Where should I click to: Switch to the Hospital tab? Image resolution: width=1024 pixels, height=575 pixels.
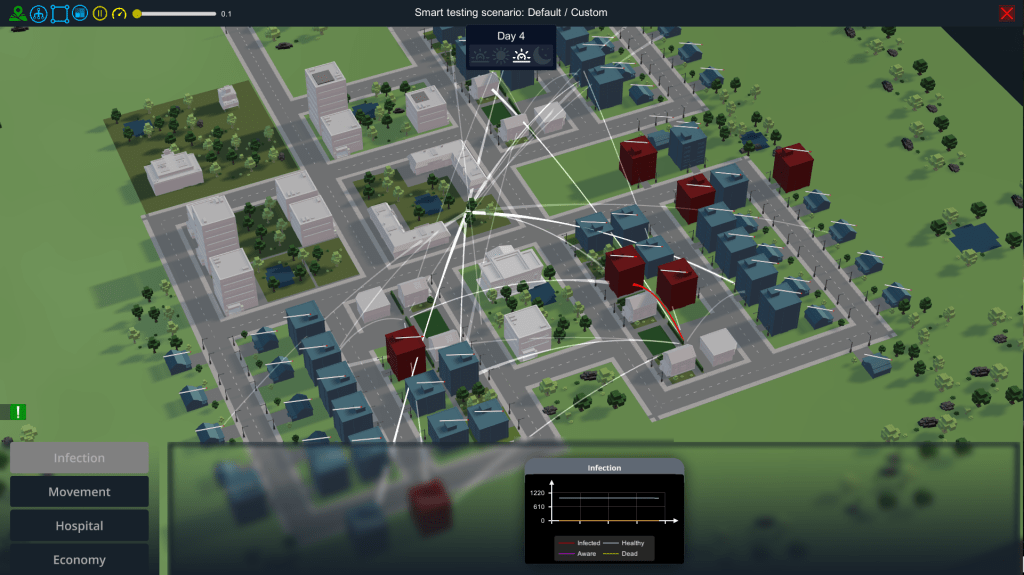click(x=79, y=526)
